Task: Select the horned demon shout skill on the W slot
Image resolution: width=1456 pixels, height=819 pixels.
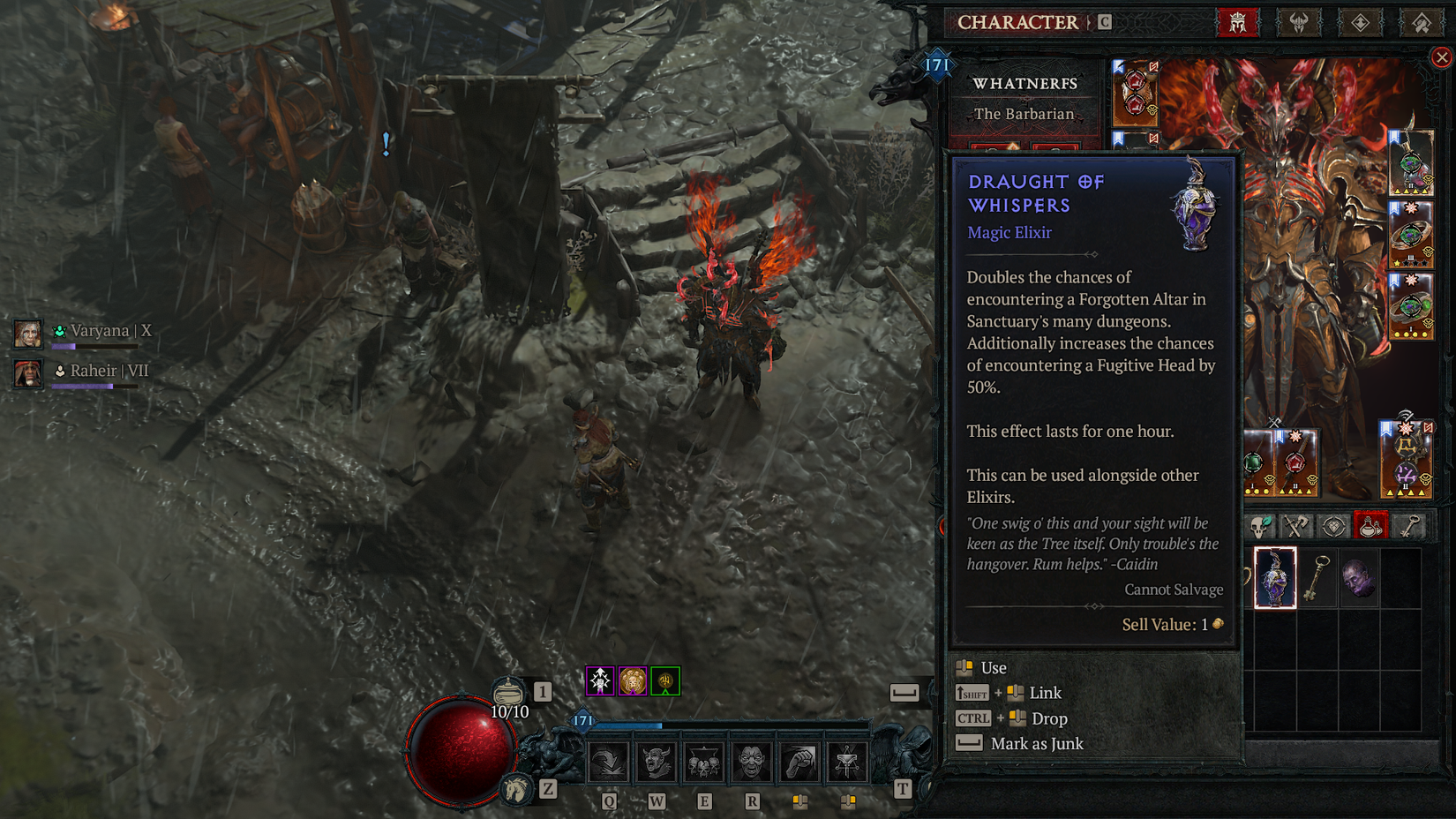Action: [655, 762]
